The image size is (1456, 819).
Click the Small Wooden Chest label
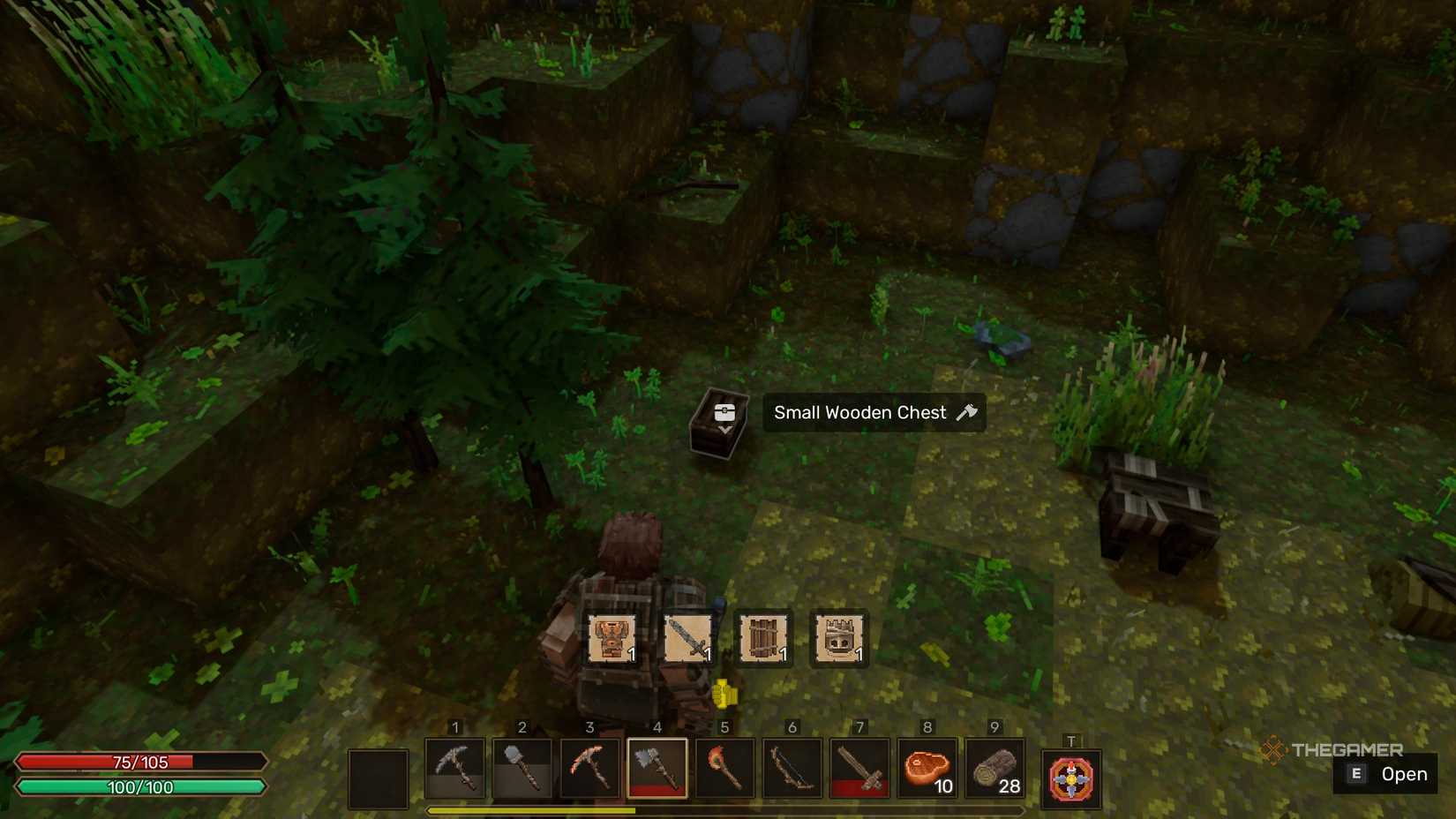[x=860, y=412]
